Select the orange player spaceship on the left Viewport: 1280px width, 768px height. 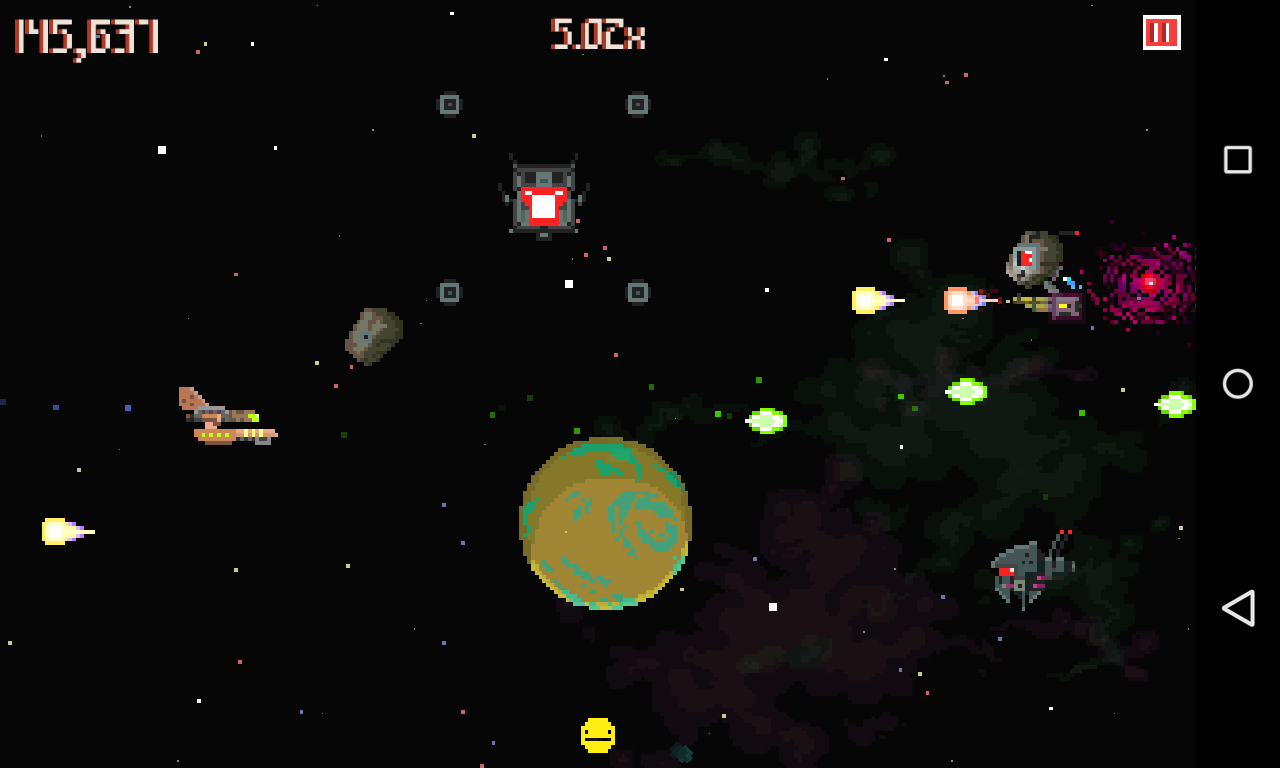click(225, 415)
